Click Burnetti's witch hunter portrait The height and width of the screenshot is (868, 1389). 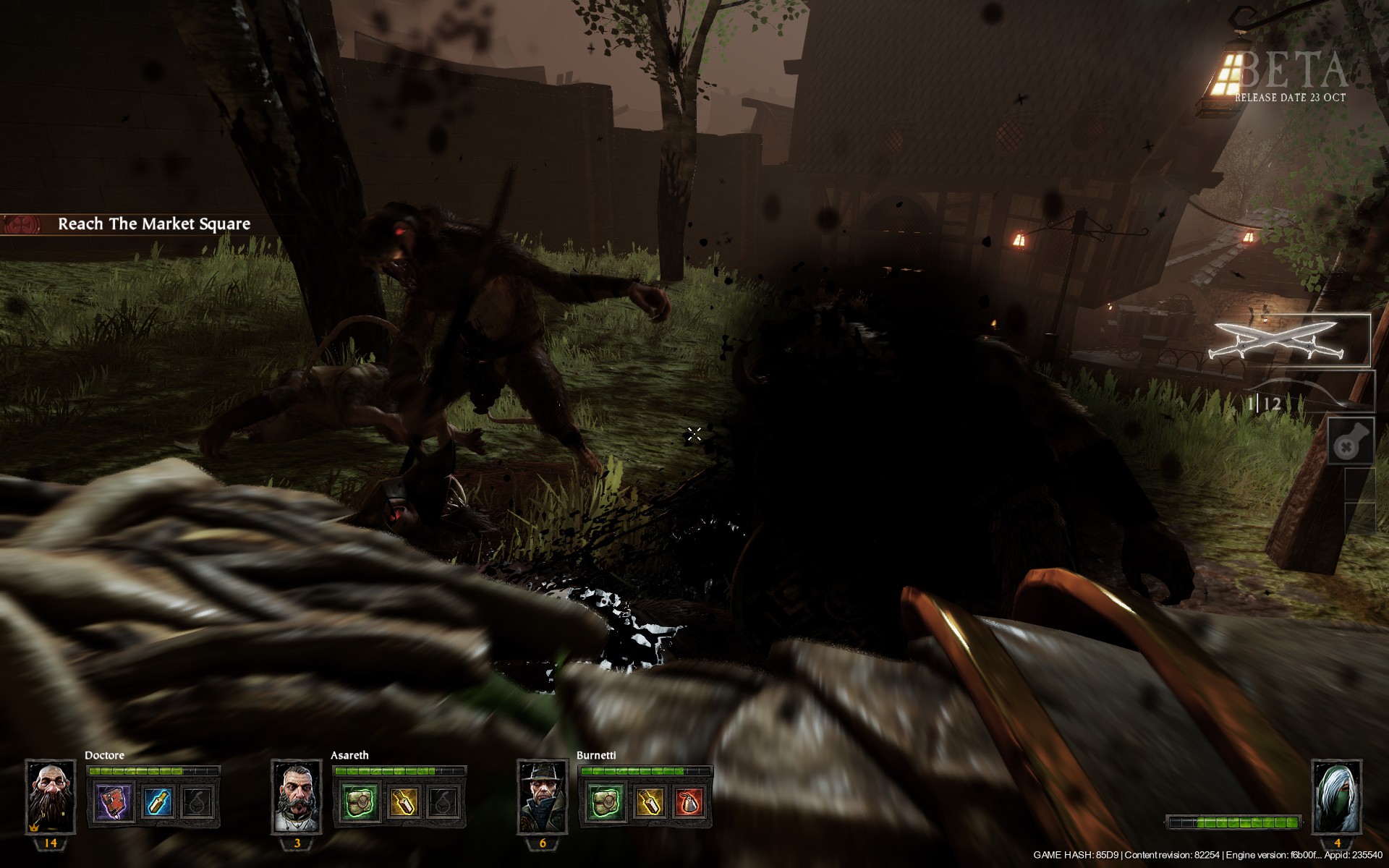coord(543,796)
